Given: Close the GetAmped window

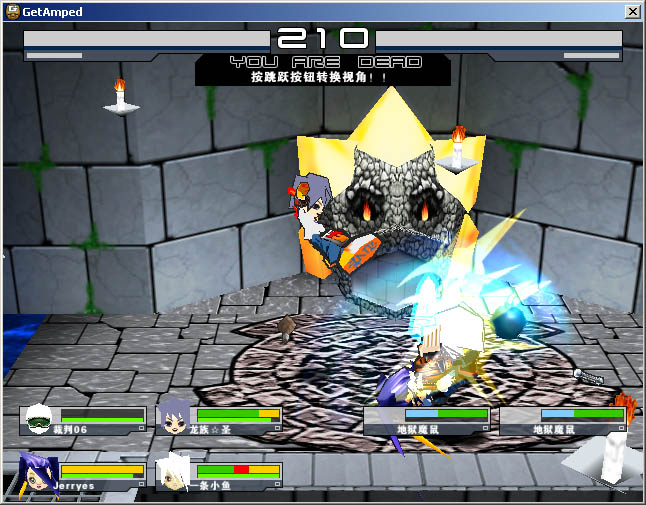Looking at the screenshot, I should pos(632,11).
